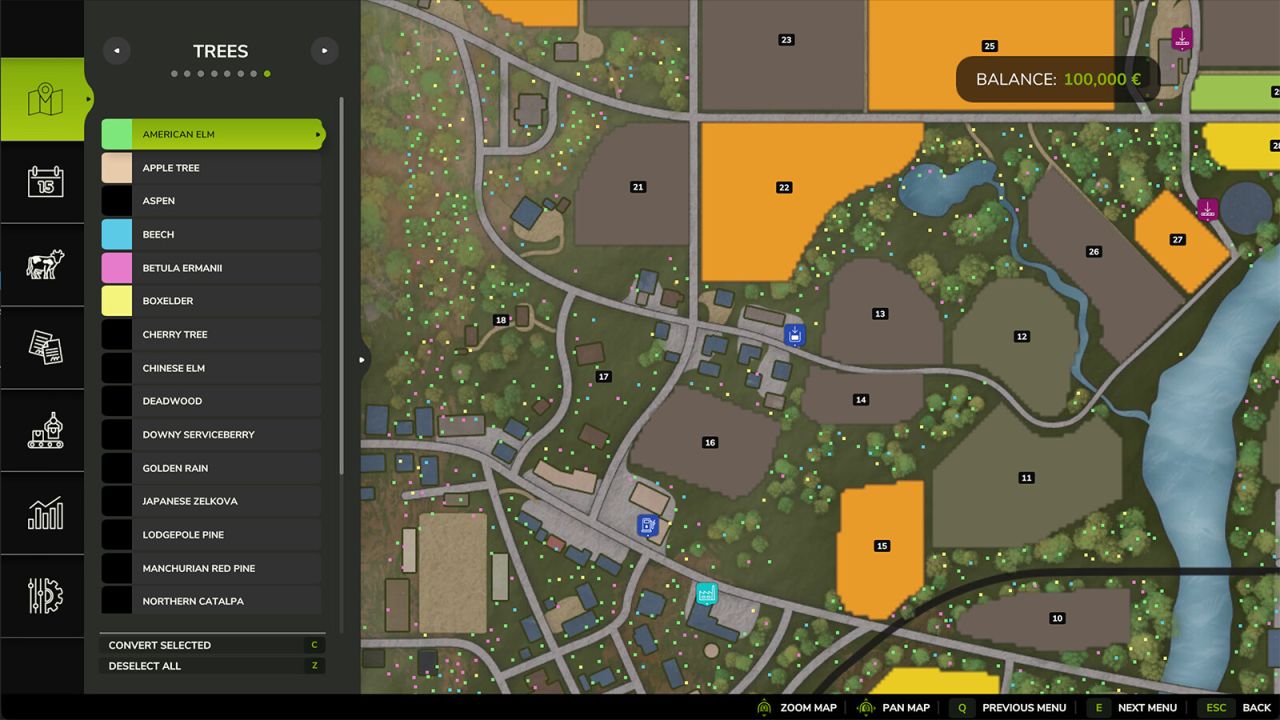Image resolution: width=1280 pixels, height=720 pixels.
Task: Click the yellow Boxelder color swatch
Action: [115, 300]
